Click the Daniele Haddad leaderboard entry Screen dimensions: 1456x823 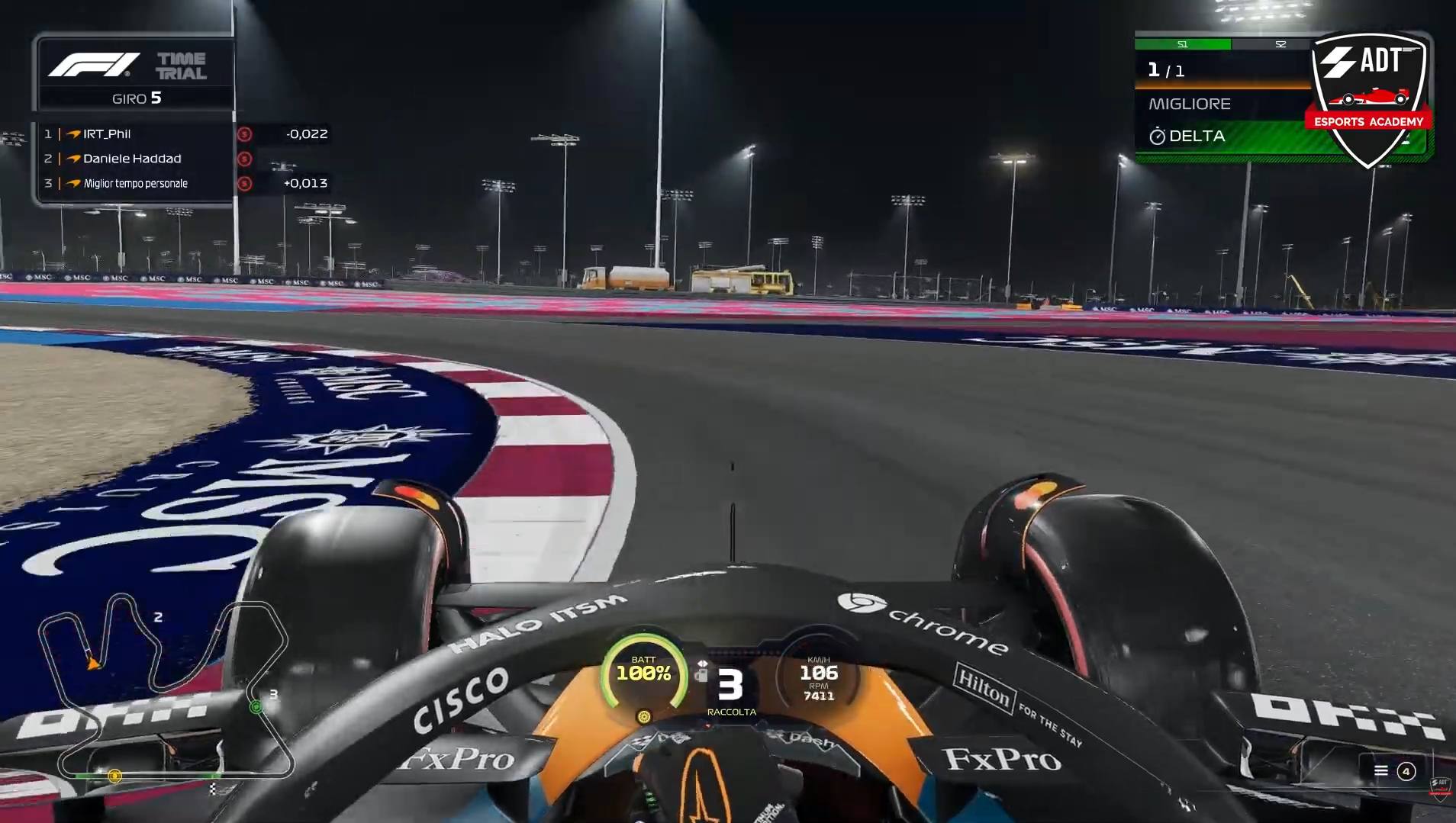134,159
